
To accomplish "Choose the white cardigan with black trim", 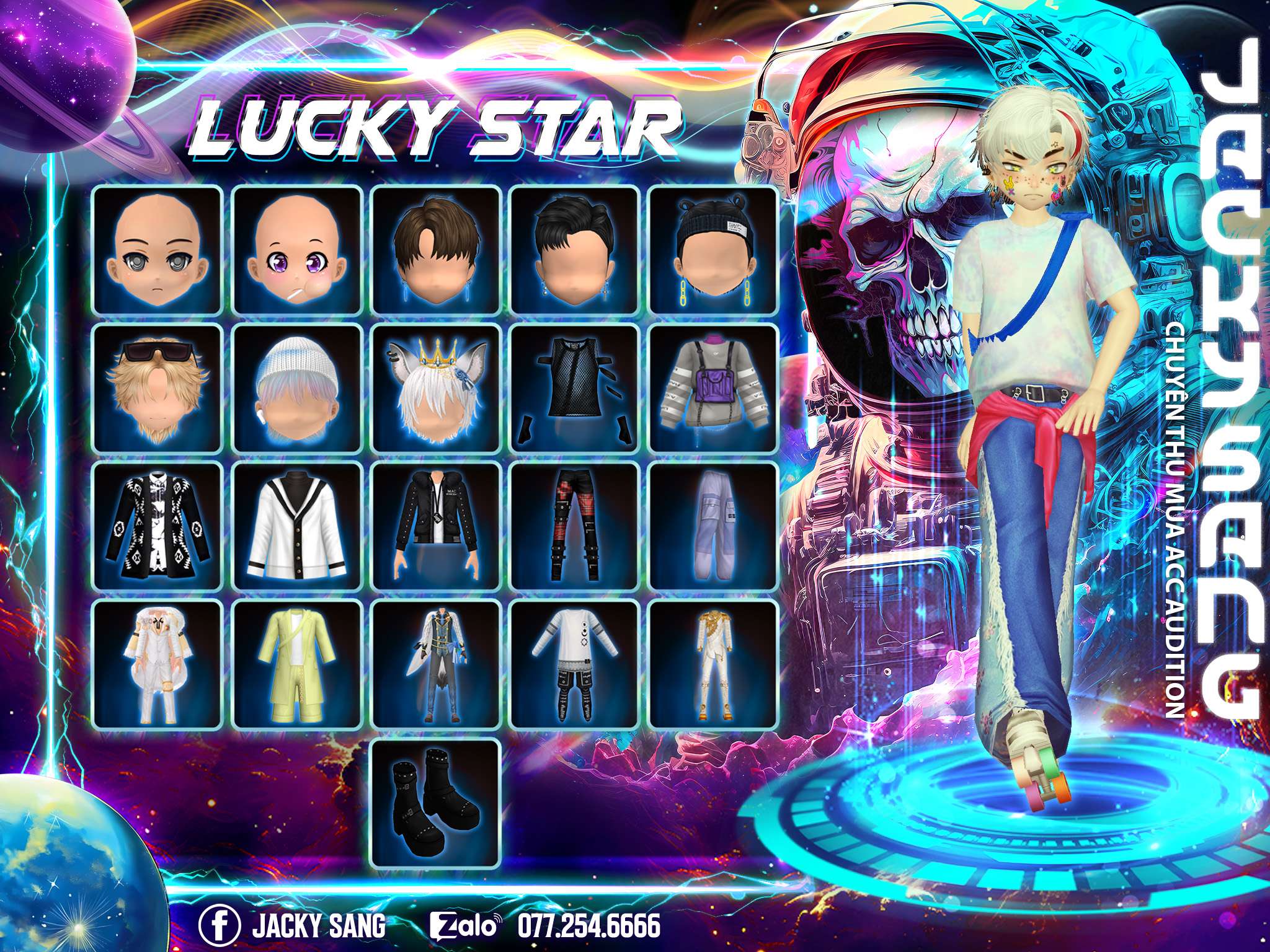I will click(x=297, y=526).
